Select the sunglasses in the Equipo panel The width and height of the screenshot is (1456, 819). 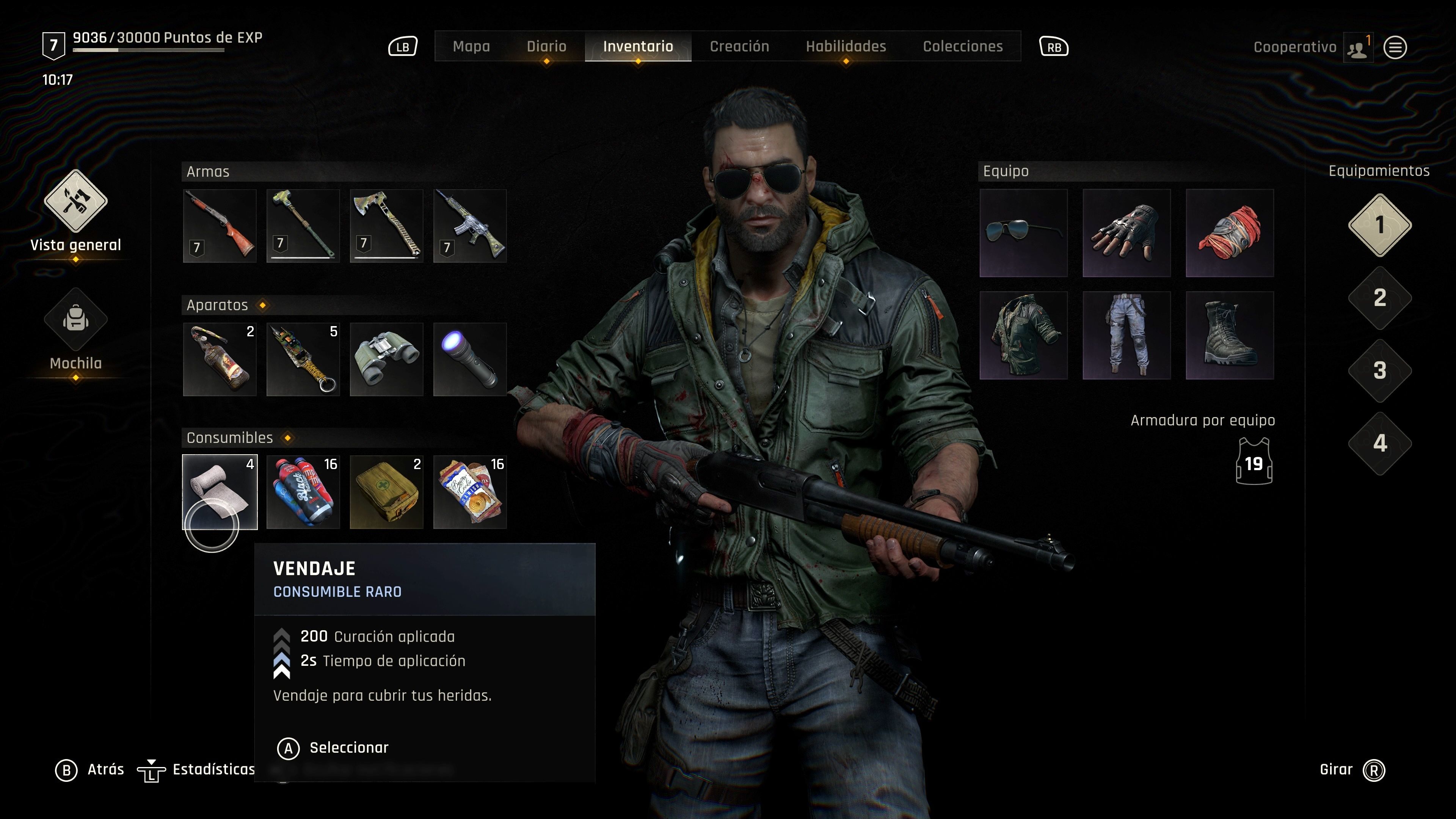tap(1024, 233)
